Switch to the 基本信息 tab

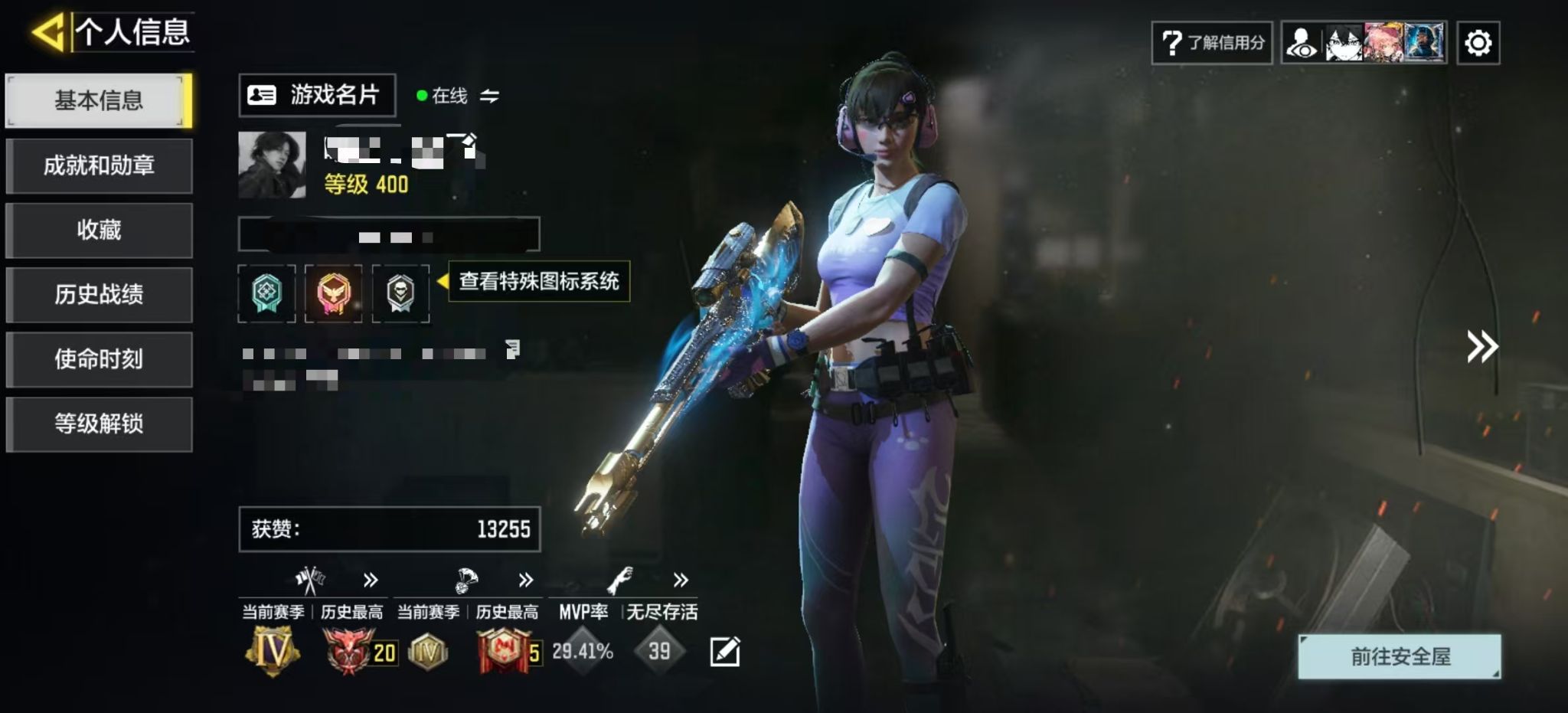[x=99, y=100]
